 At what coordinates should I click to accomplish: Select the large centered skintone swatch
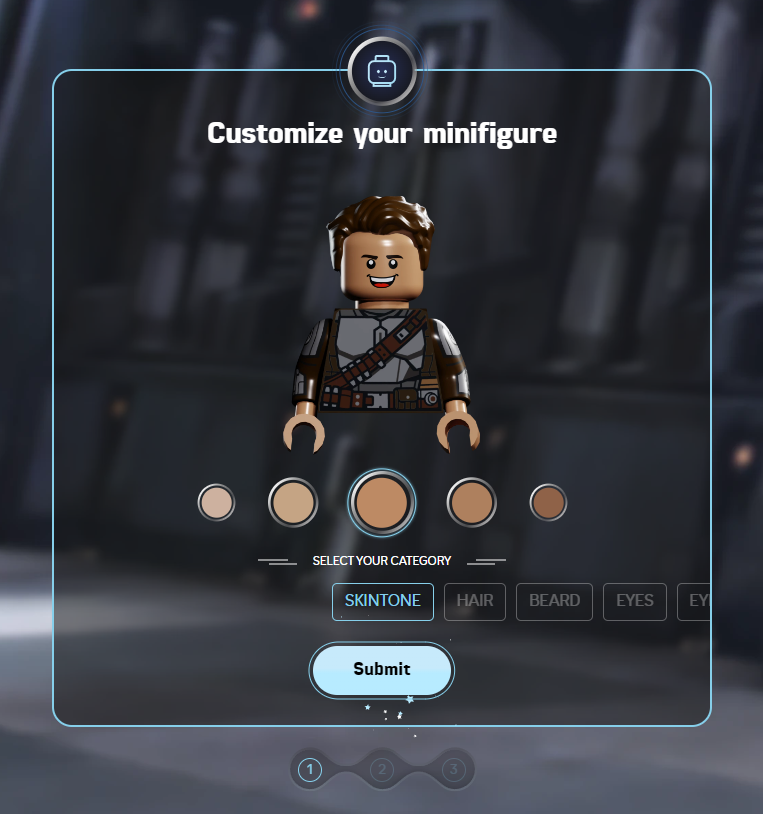click(381, 502)
